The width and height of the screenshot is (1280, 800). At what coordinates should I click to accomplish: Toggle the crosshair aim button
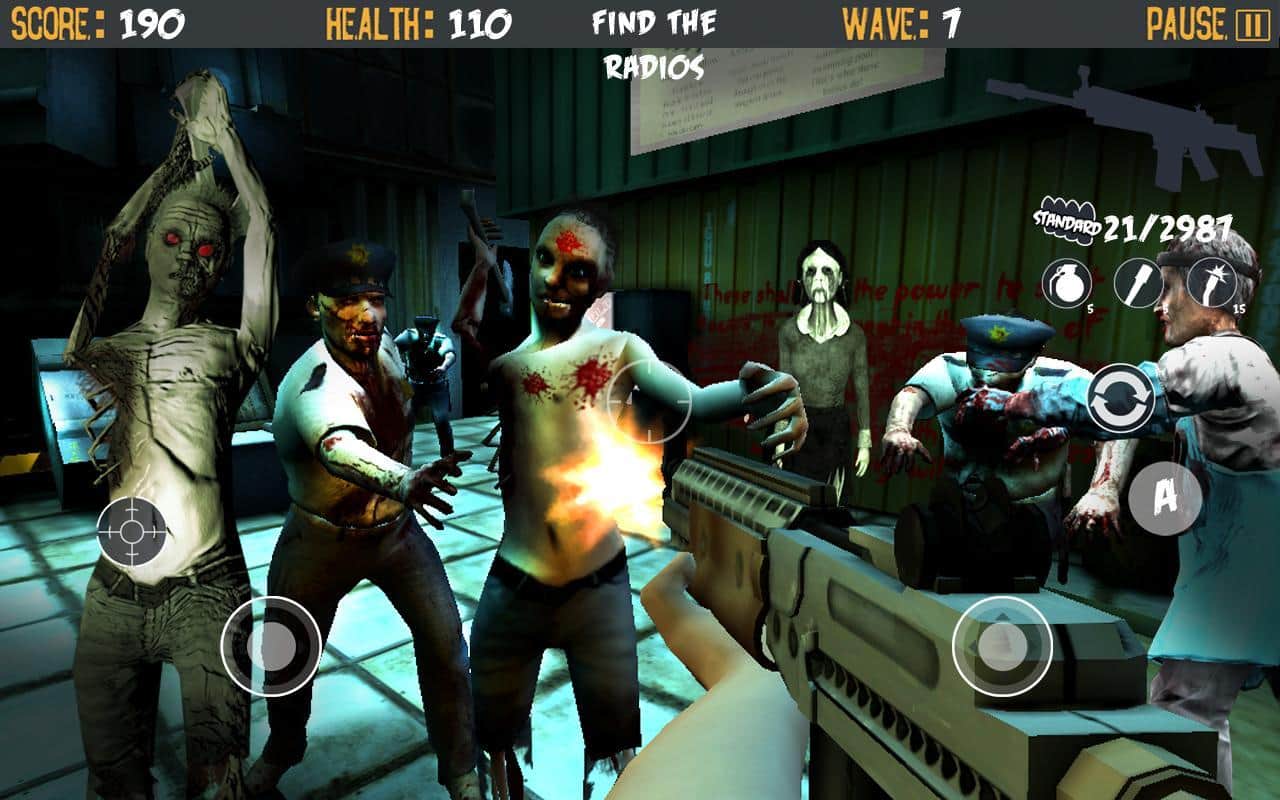point(132,530)
